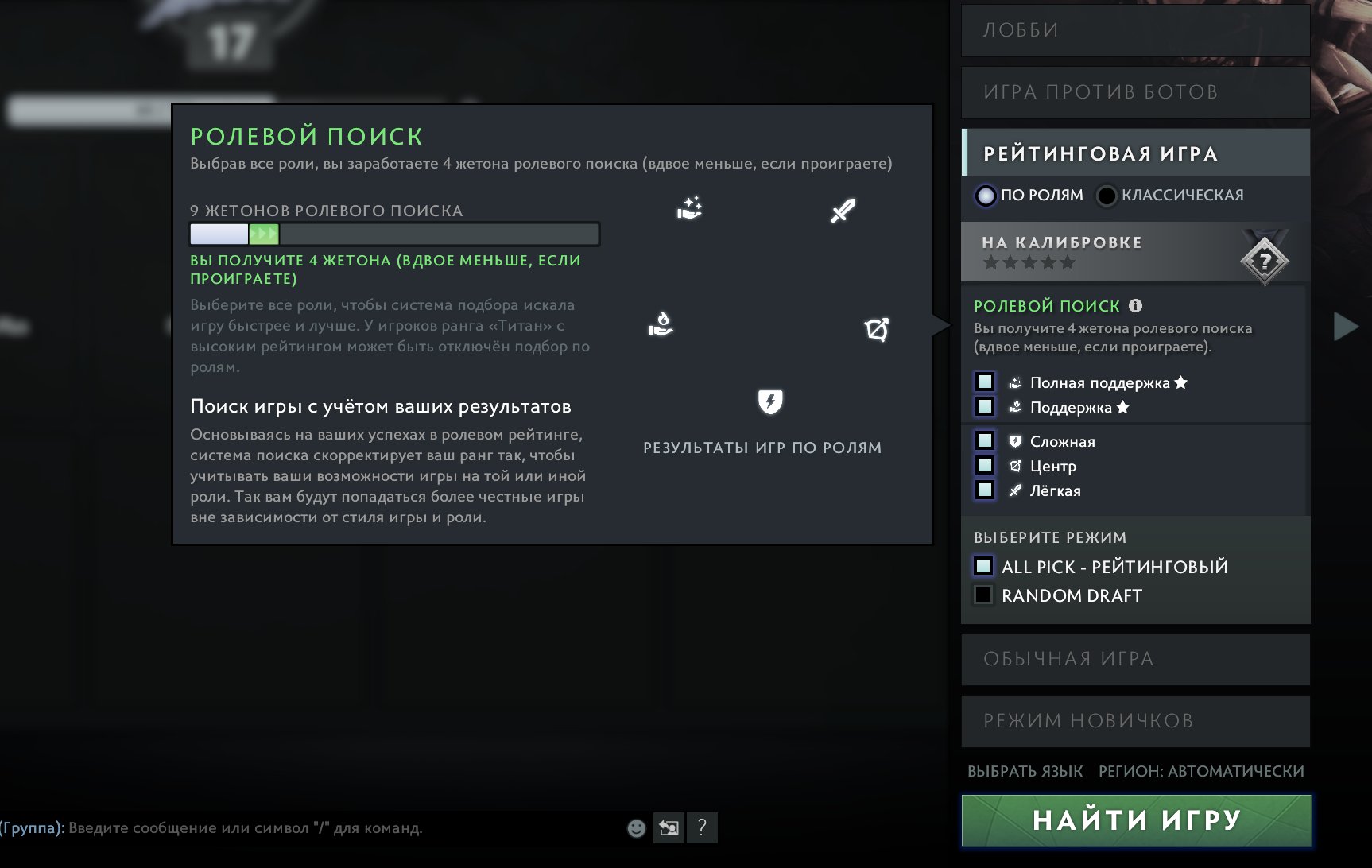This screenshot has height=868, width=1372.
Task: Enable the Центр role checkbox
Action: pyautogui.click(x=986, y=466)
